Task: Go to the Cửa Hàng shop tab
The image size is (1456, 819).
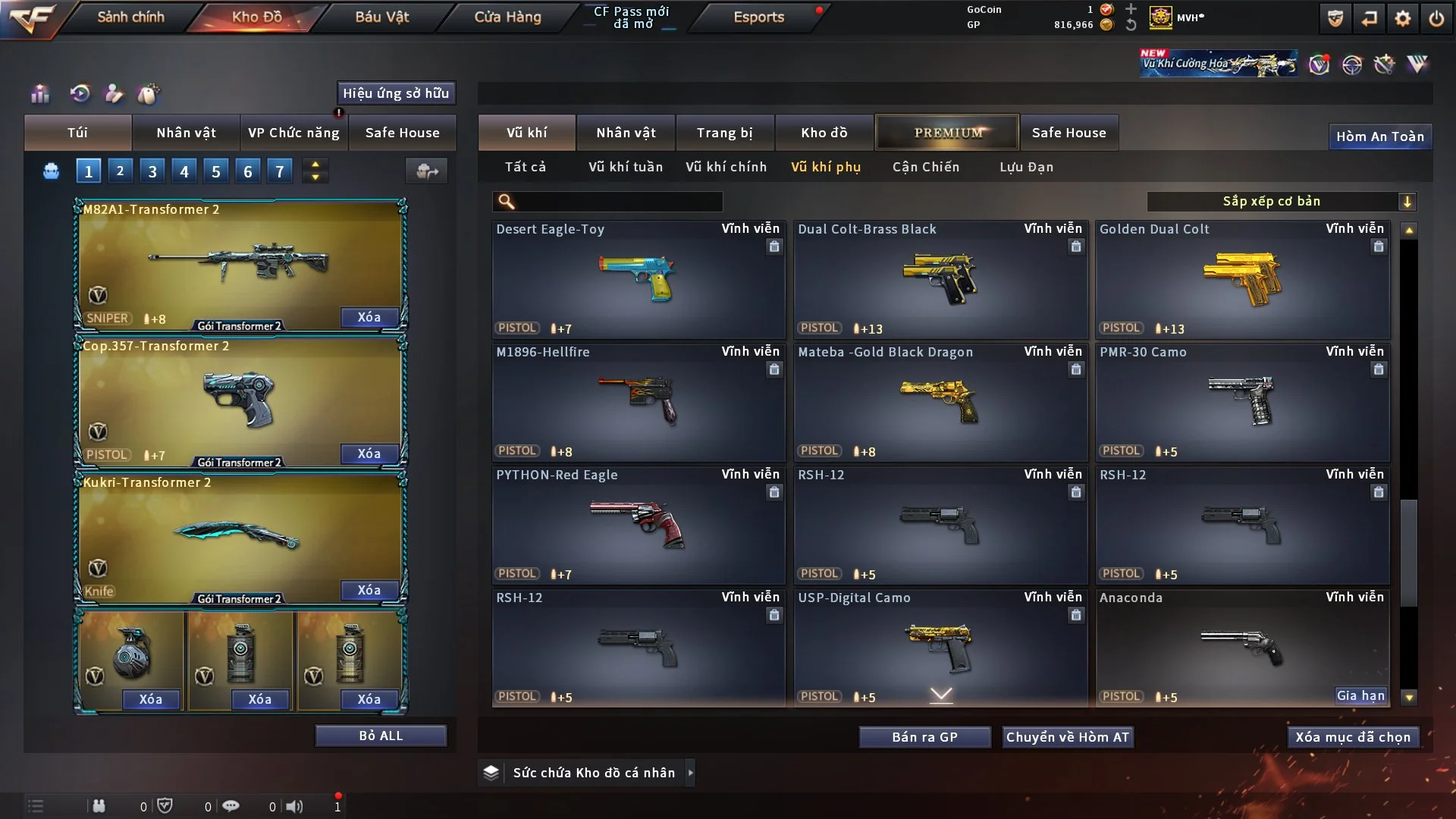Action: click(507, 17)
